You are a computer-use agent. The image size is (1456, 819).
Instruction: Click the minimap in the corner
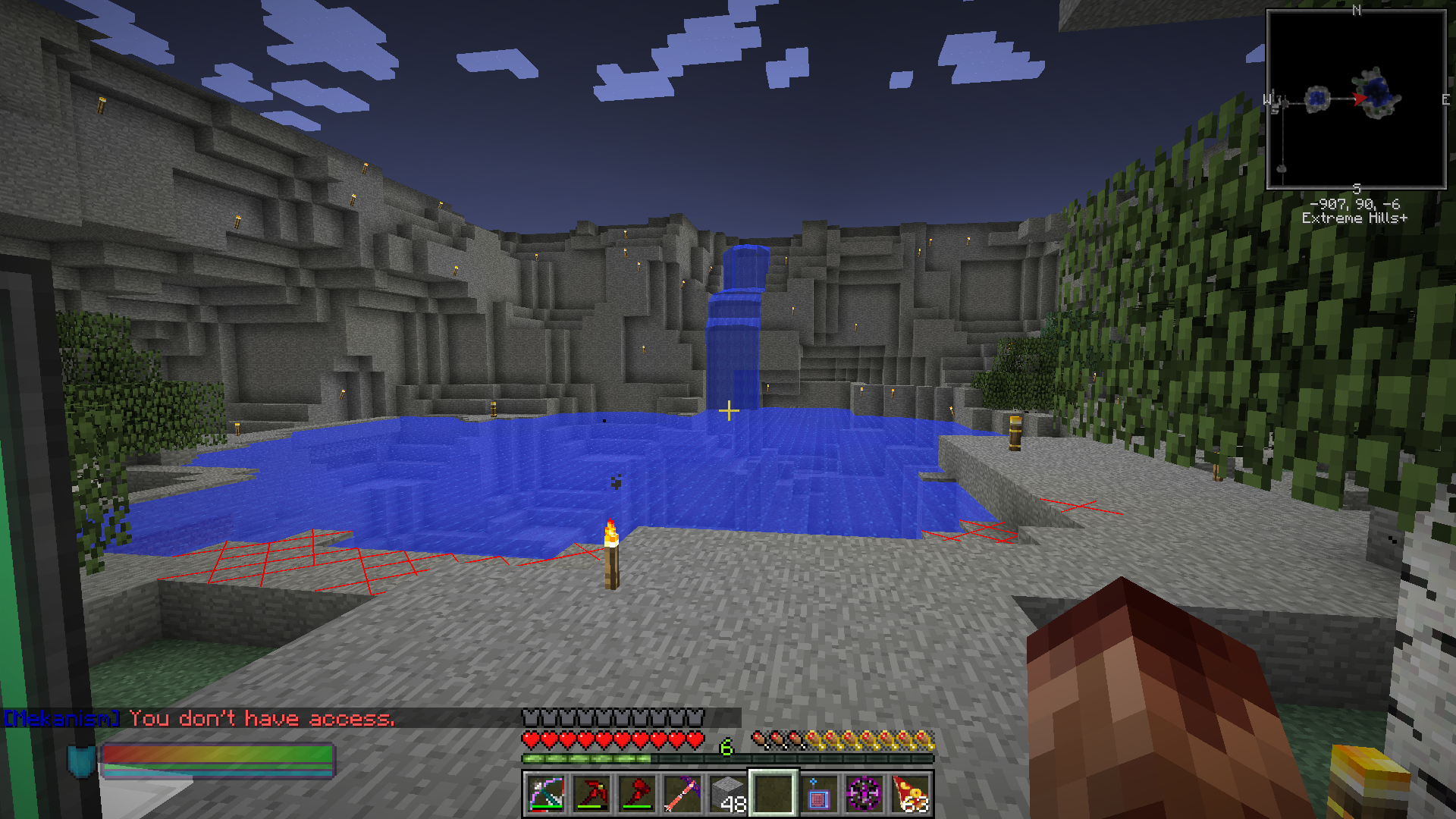[x=1356, y=99]
